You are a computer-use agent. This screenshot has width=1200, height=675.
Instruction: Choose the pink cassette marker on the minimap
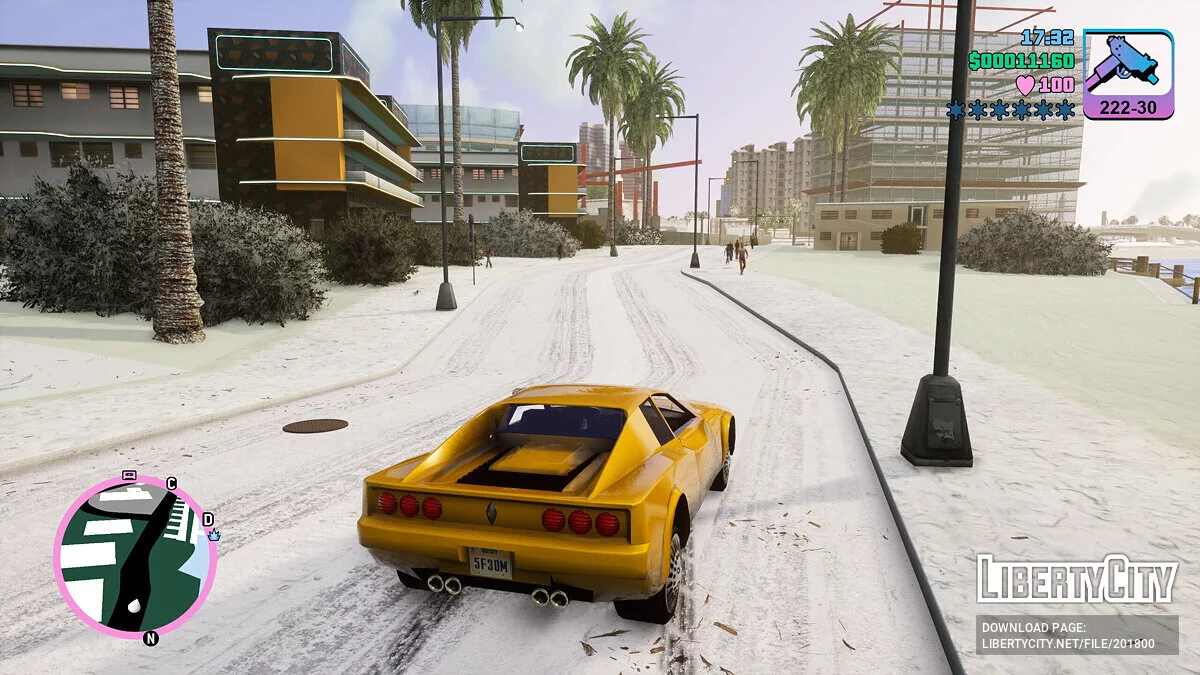[128, 476]
